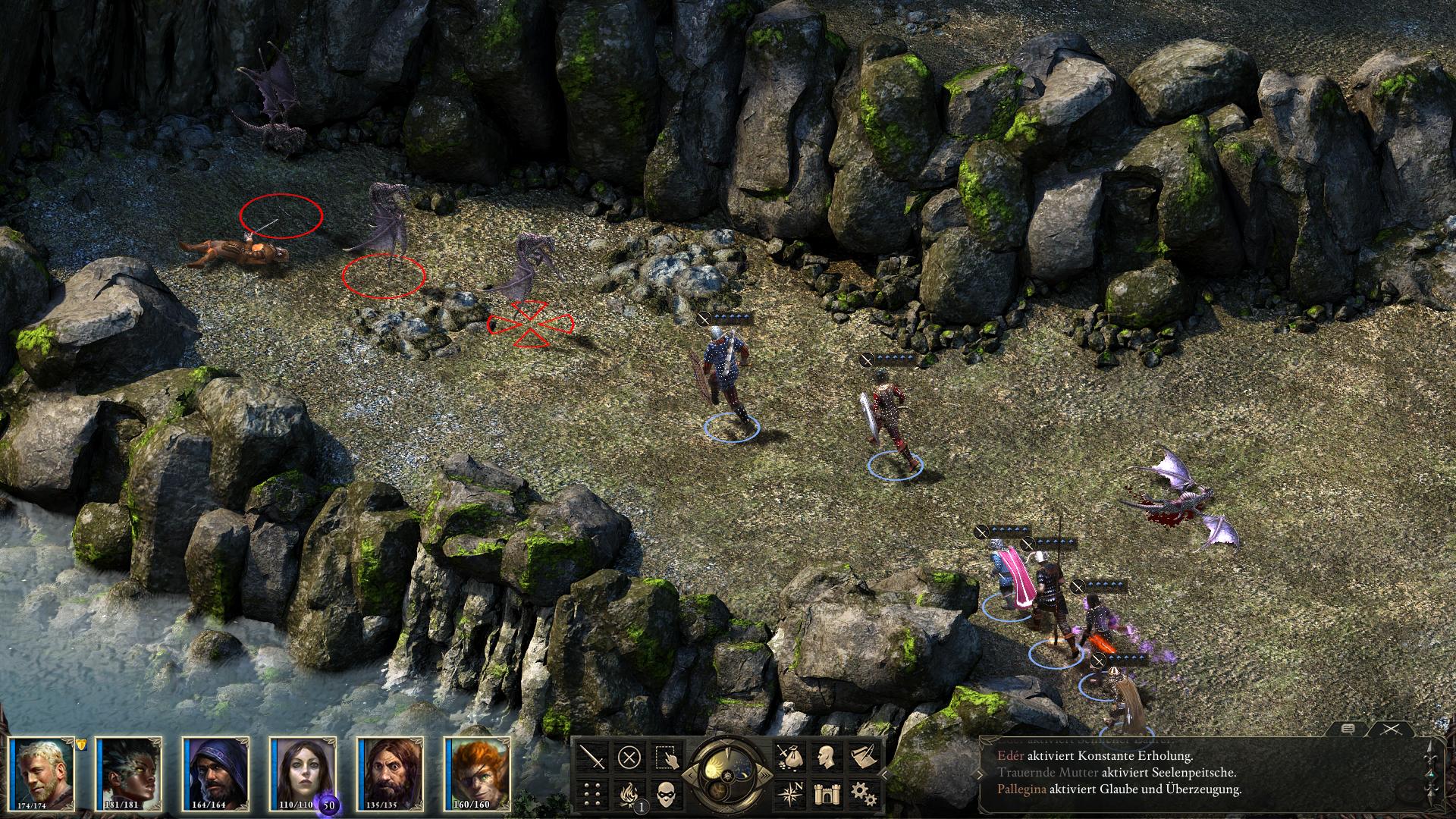
Task: Toggle stealth mode with the masked face icon
Action: pos(667,794)
